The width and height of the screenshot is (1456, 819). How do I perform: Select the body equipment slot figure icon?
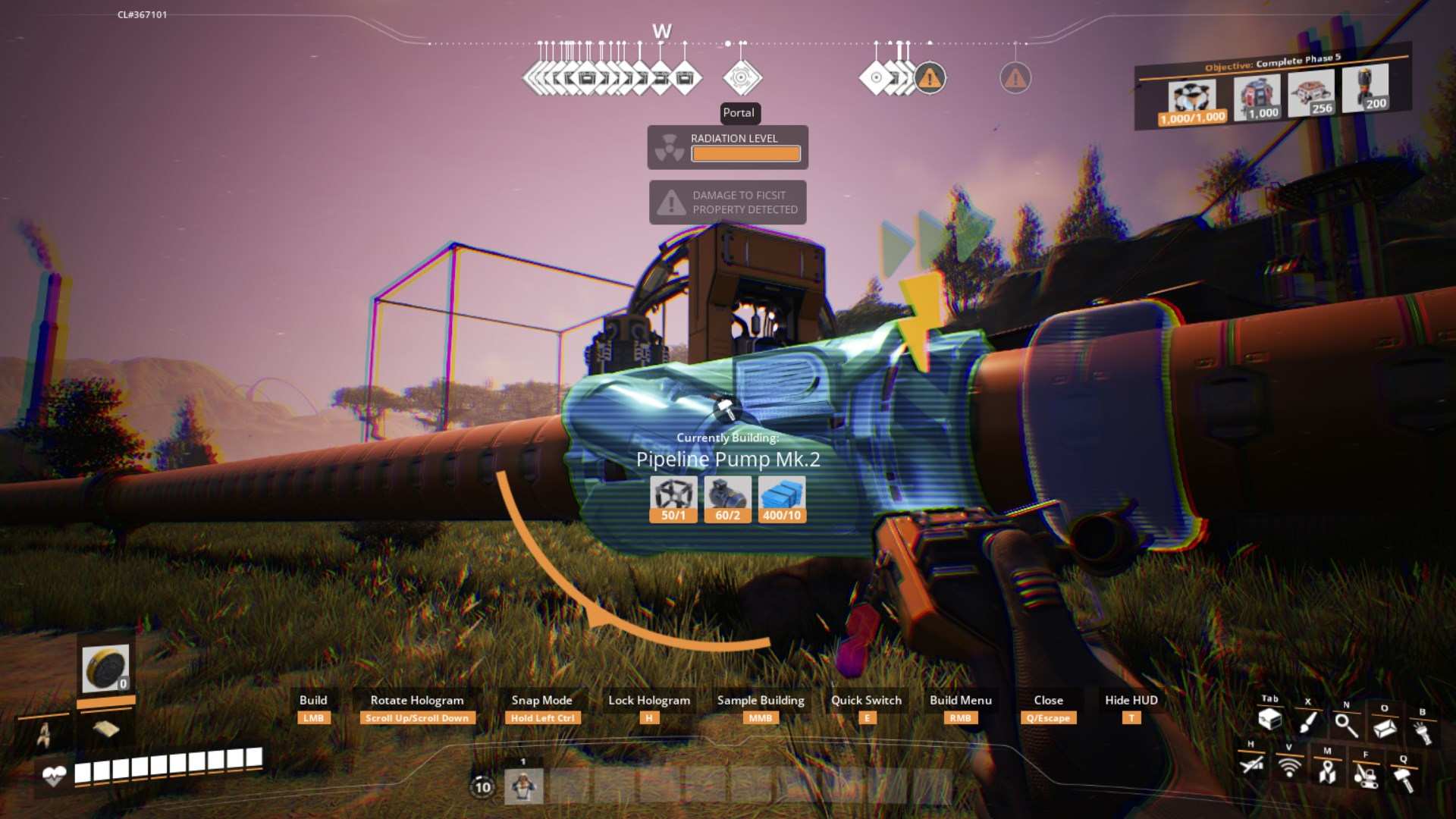click(x=45, y=734)
